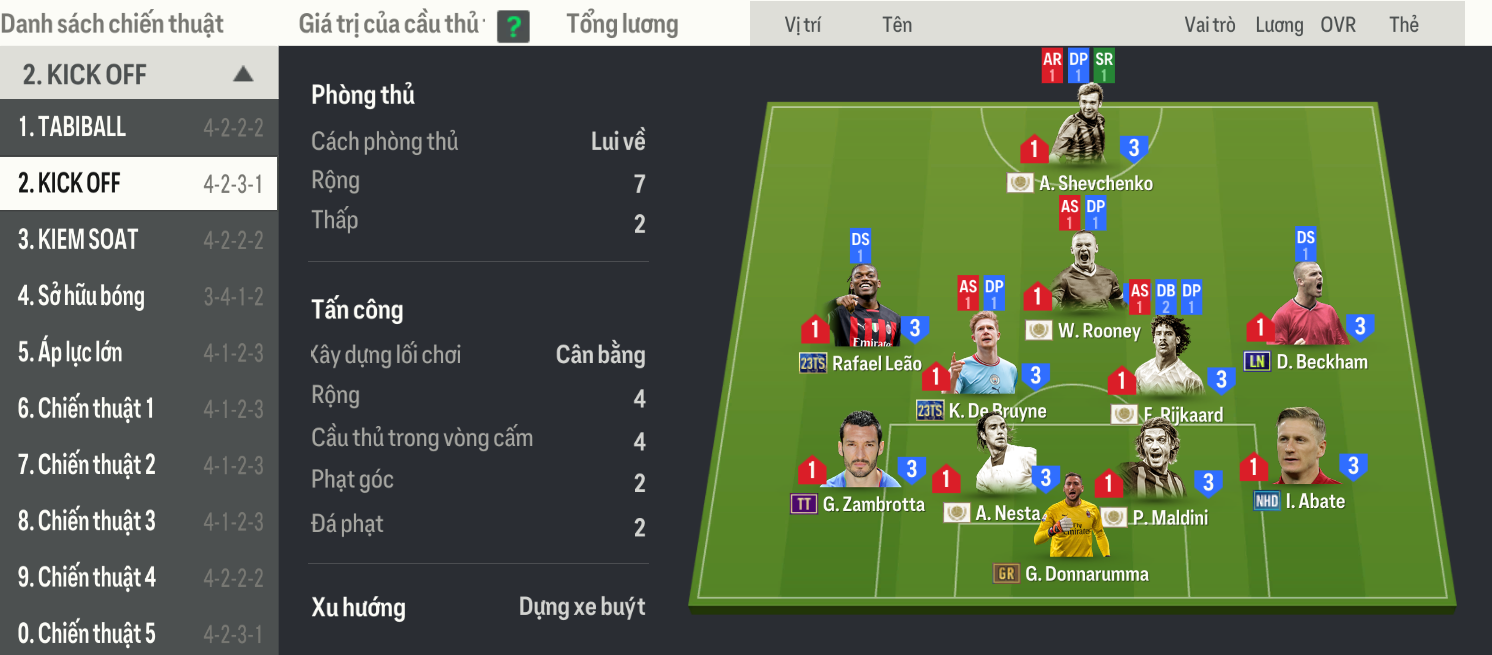Viewport: 1492px width, 655px height.
Task: Select Chiến thuật 4 preset
Action: point(138,578)
